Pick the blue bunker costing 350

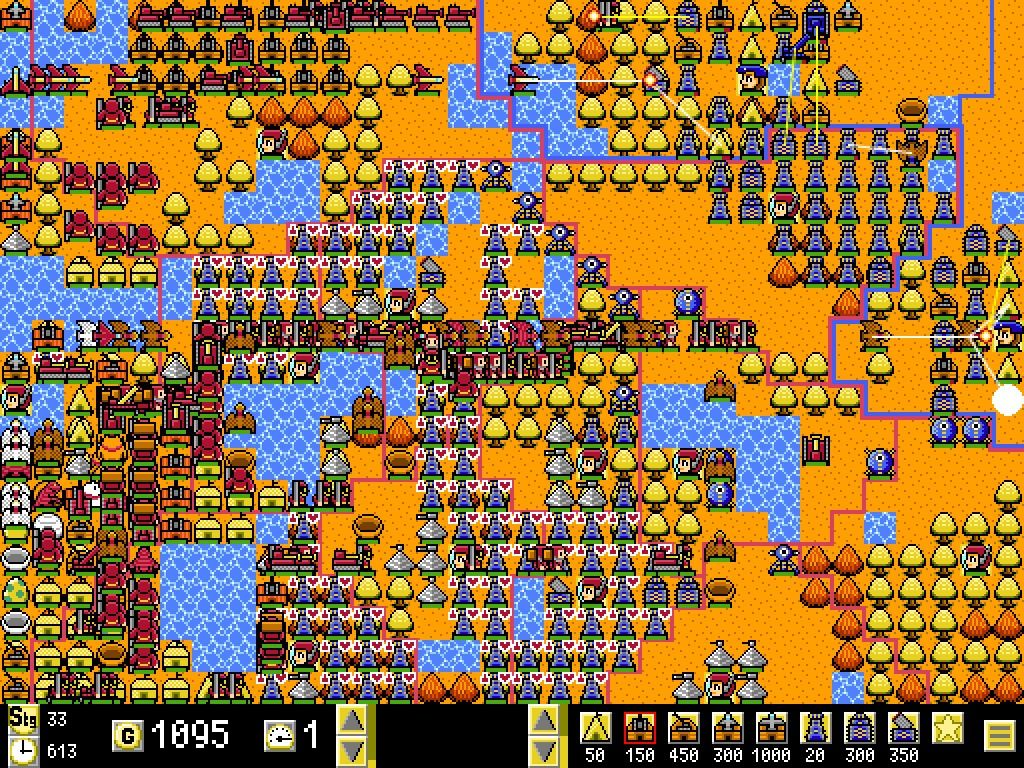904,728
